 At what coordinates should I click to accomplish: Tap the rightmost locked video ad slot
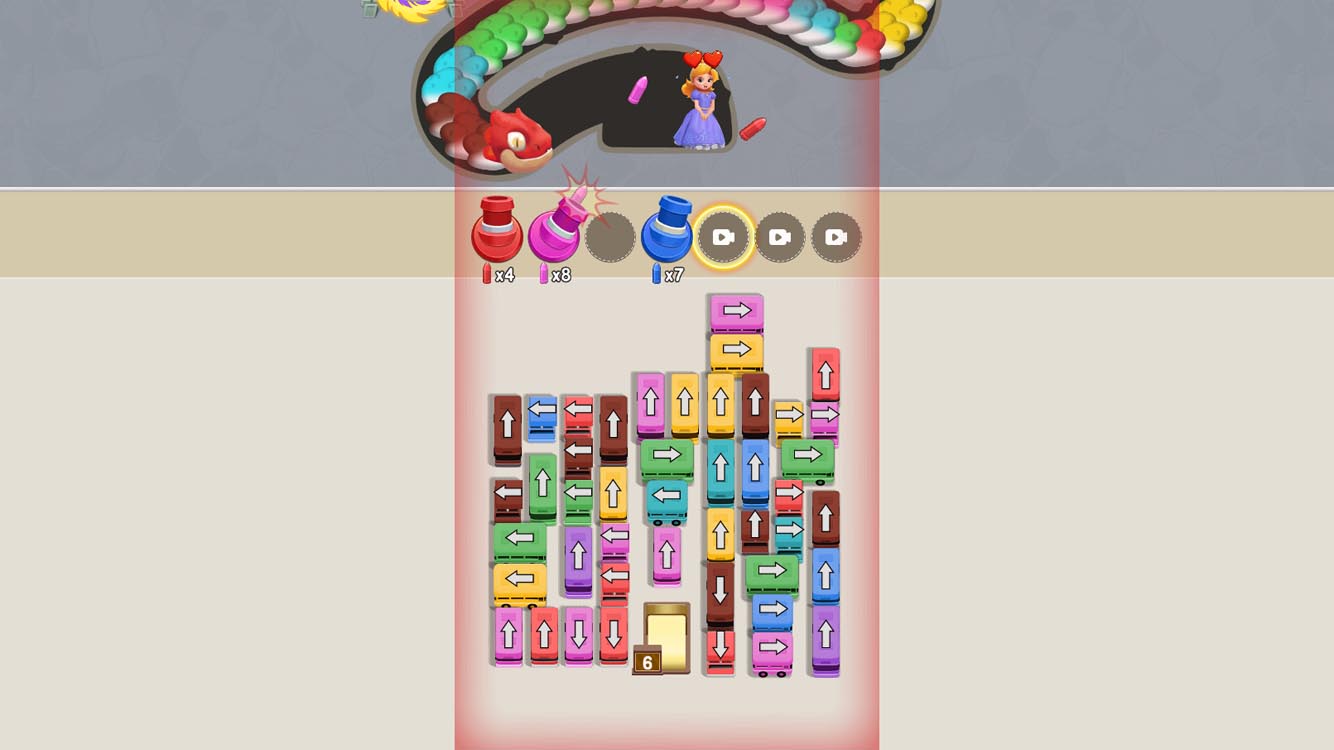point(836,236)
